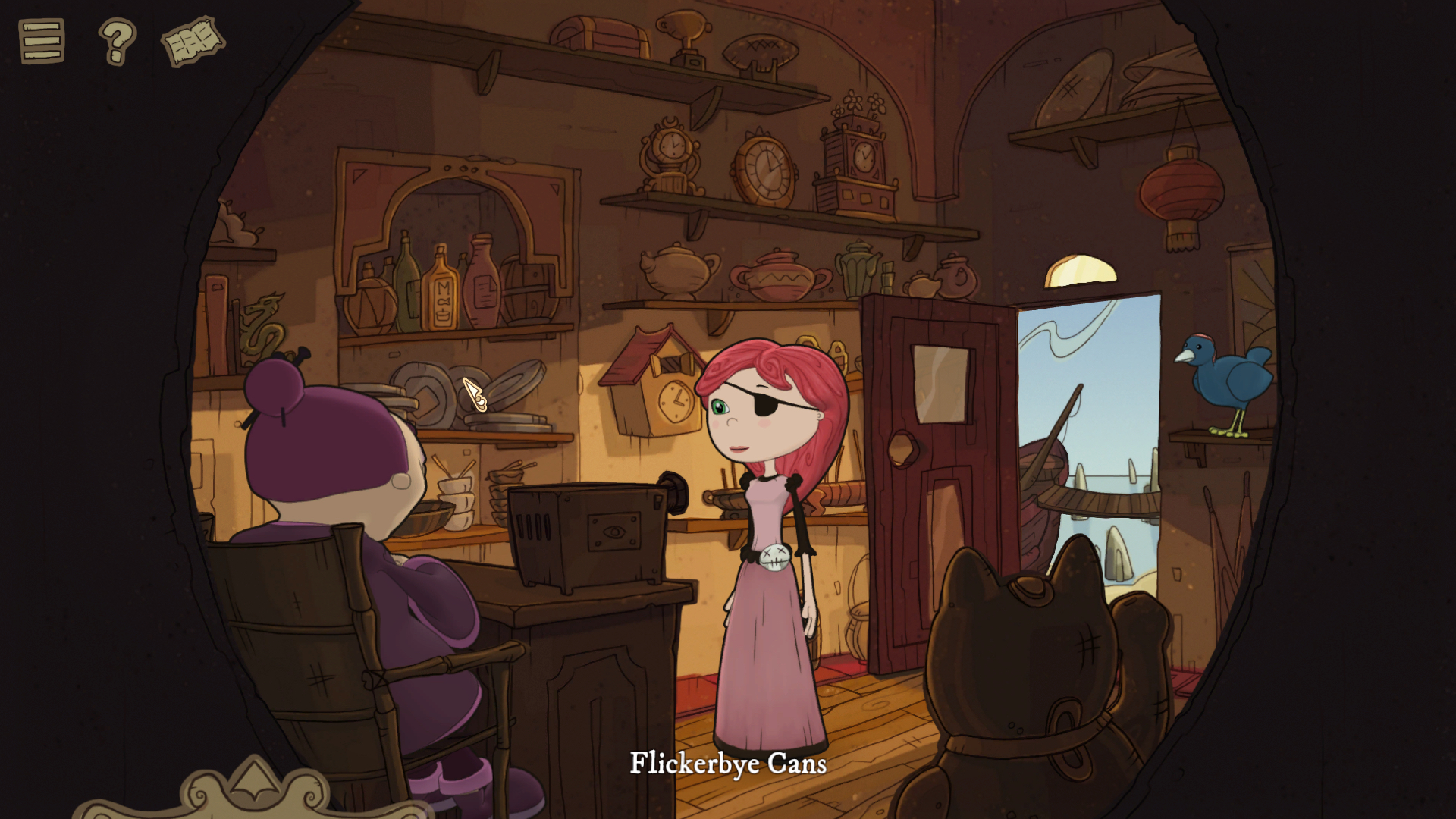Click the hanging red lantern
Screen dimensions: 1456x819
tap(1179, 190)
